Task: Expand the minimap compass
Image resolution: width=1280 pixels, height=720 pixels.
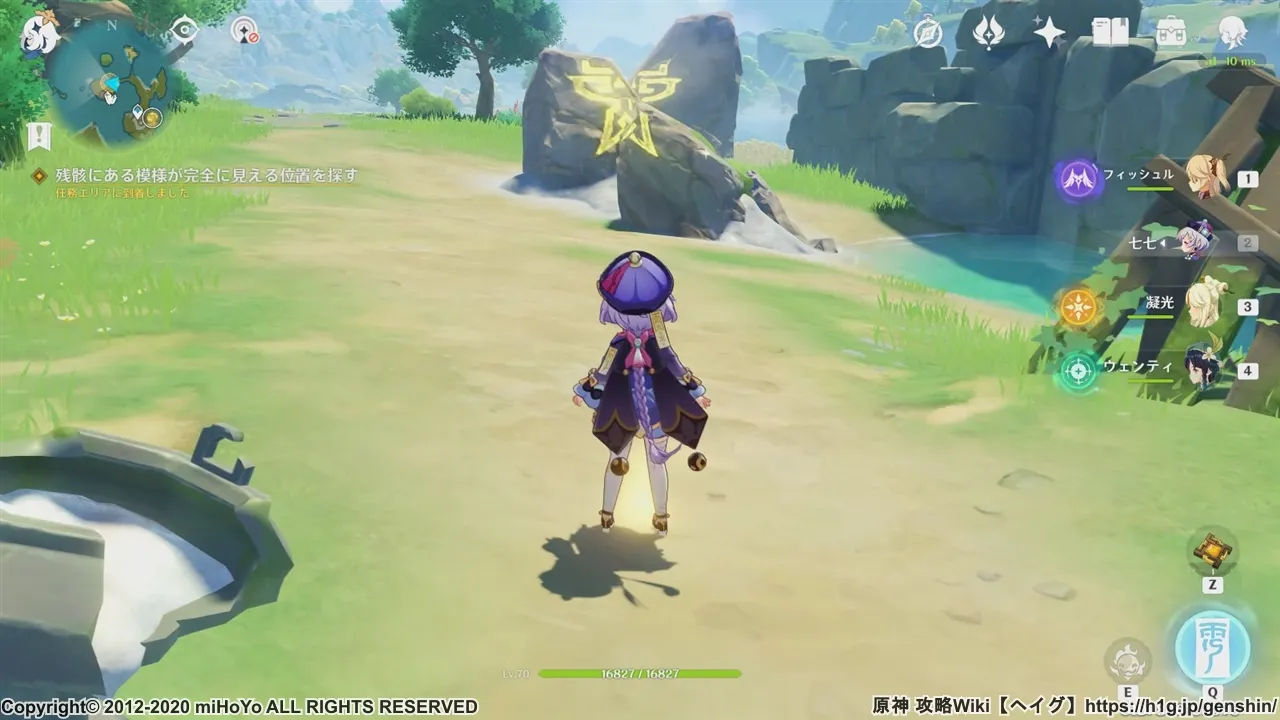Action: pyautogui.click(x=113, y=27)
